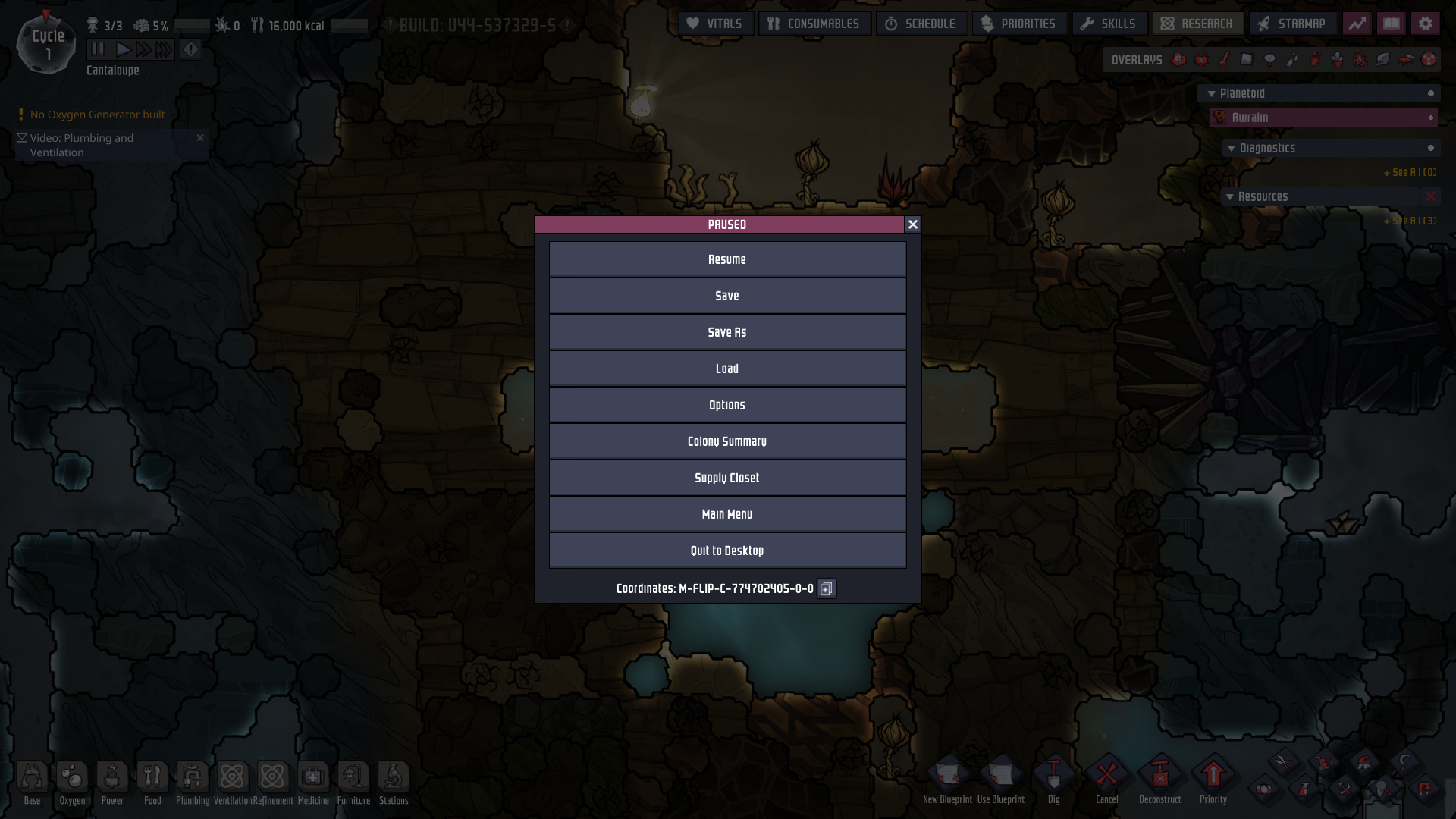Dismiss the Plumbing and Ventilation video notification

point(200,138)
